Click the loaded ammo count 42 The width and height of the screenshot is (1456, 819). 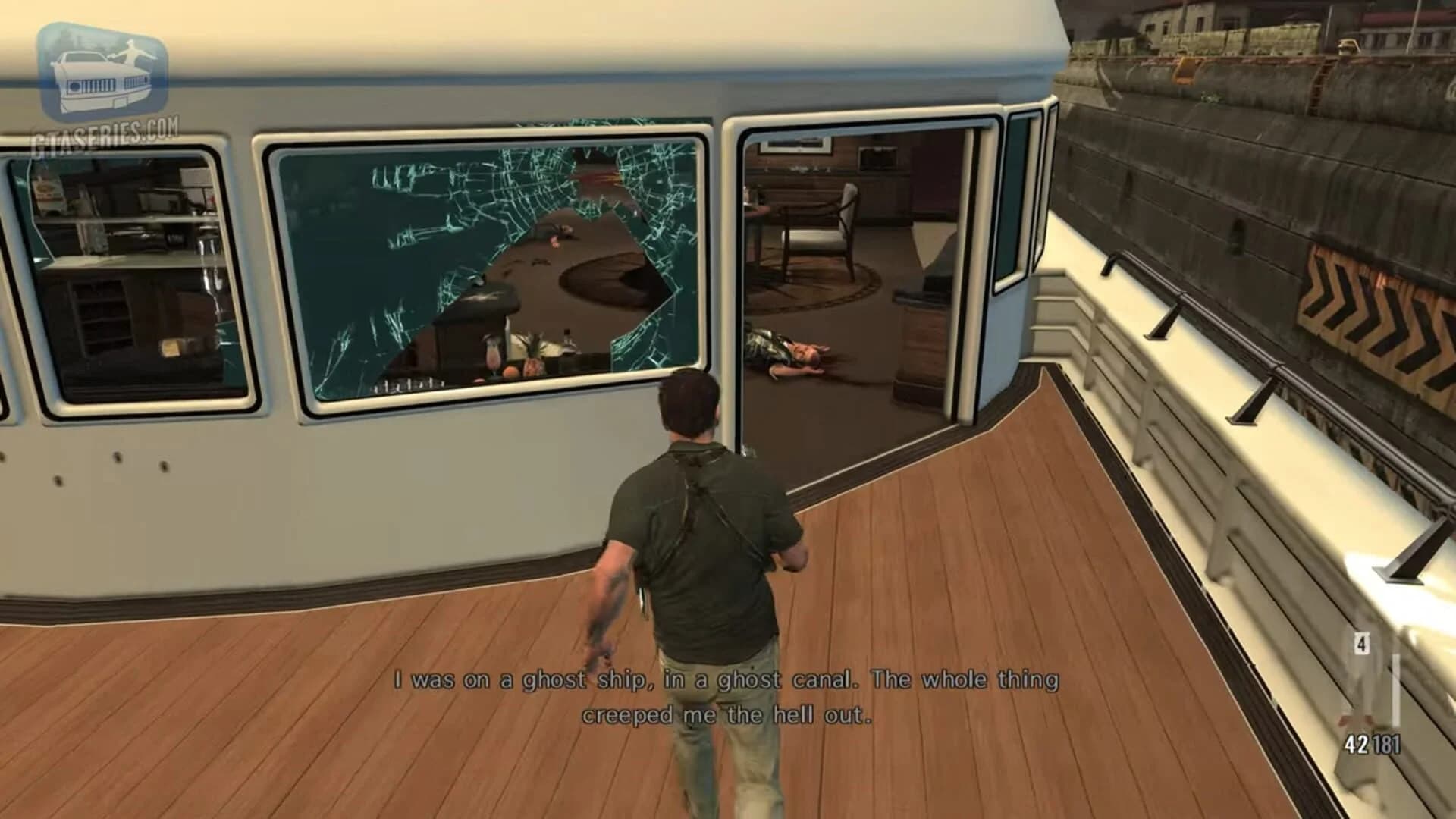(x=1356, y=741)
